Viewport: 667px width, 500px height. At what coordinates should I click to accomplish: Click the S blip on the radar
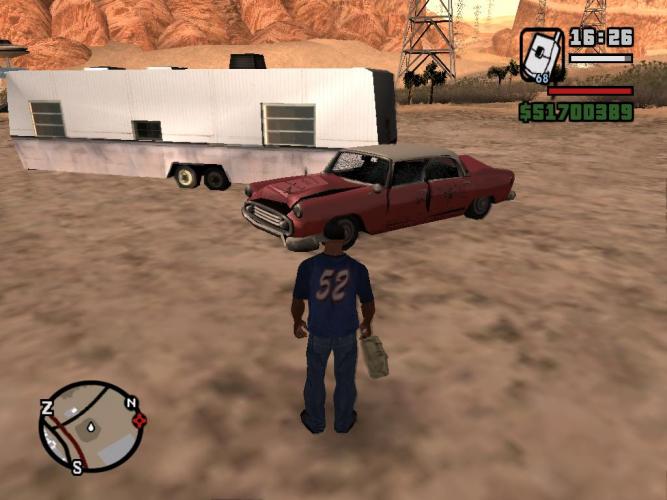(x=77, y=466)
